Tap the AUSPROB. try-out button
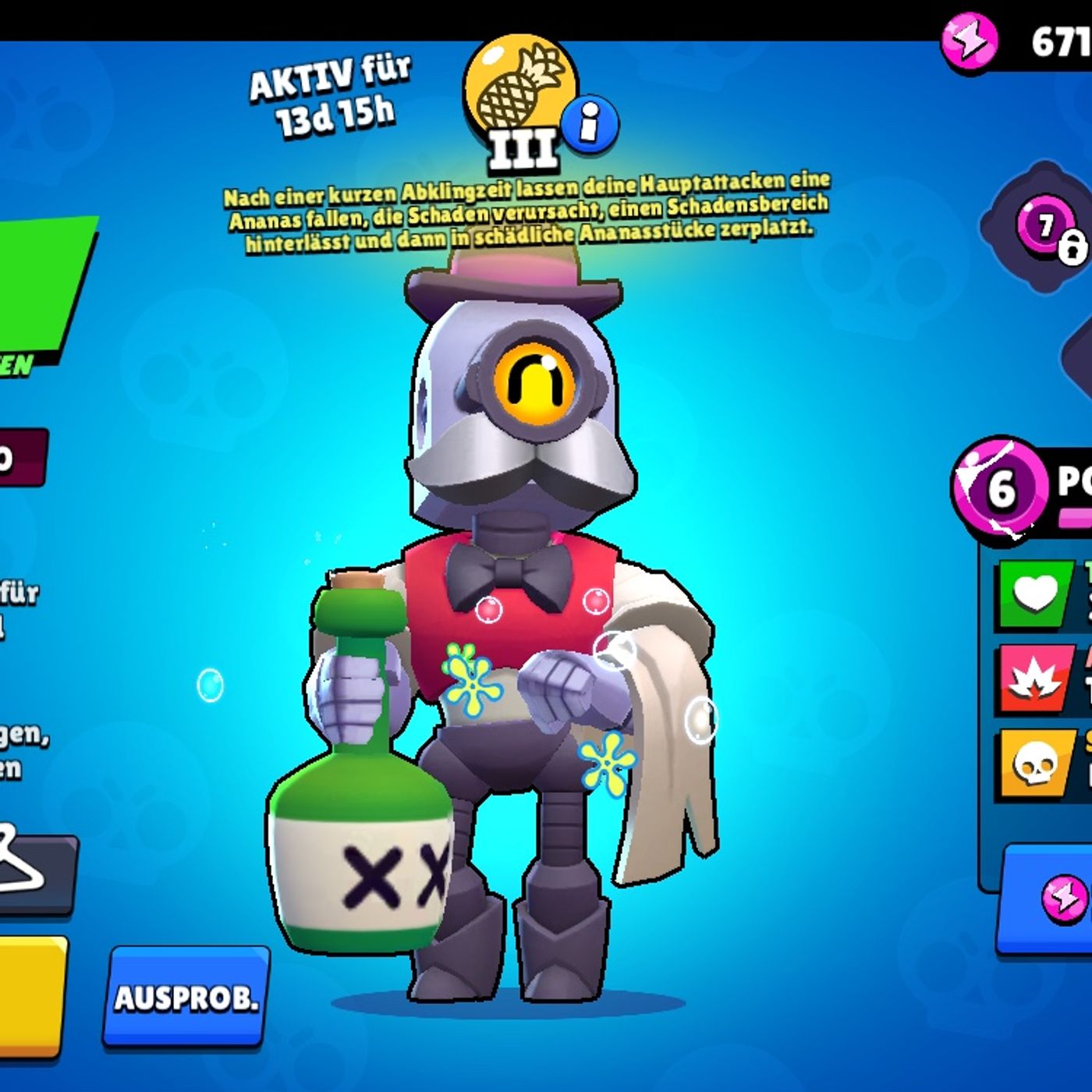 coord(186,996)
